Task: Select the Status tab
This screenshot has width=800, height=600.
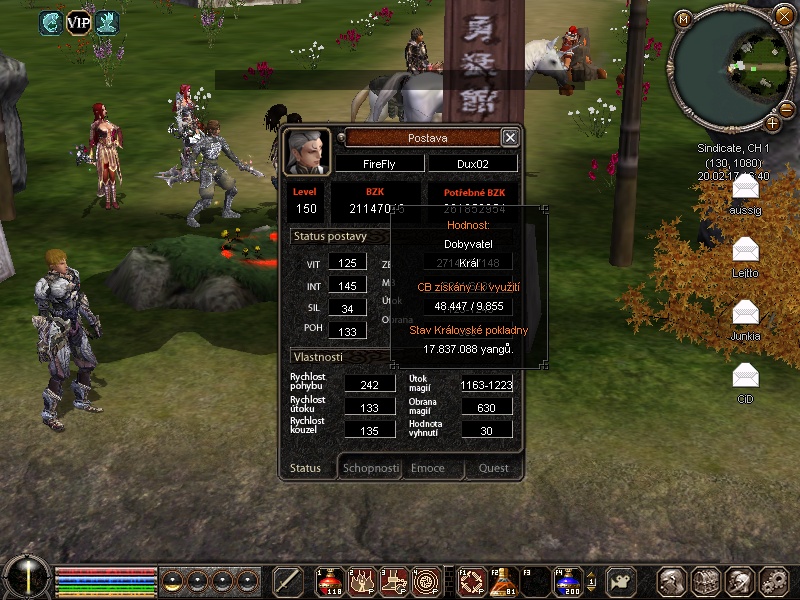Action: click(x=305, y=468)
